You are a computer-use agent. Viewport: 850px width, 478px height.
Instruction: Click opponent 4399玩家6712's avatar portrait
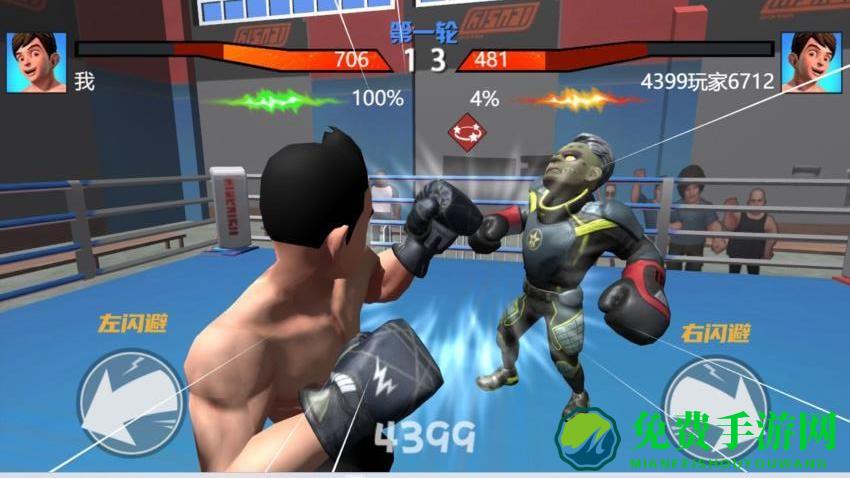(x=810, y=60)
